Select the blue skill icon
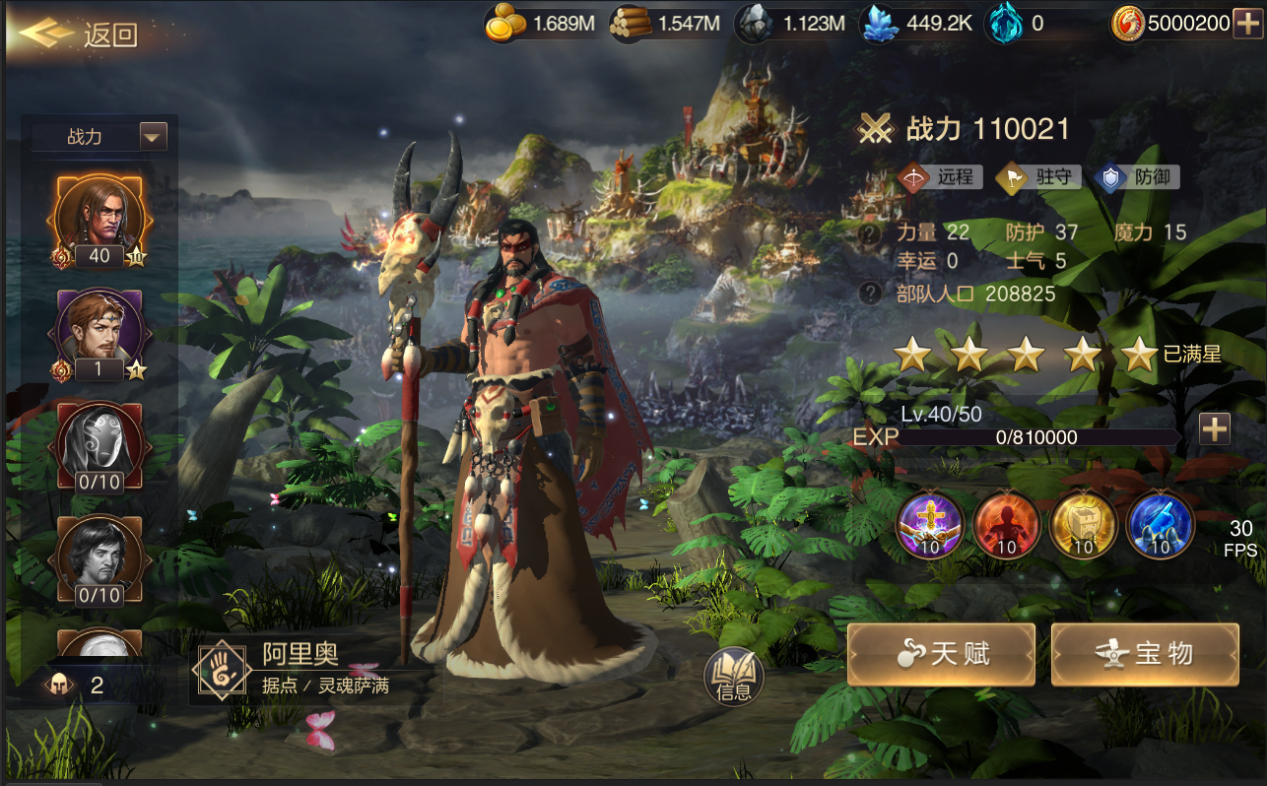1267x786 pixels. point(1160,524)
